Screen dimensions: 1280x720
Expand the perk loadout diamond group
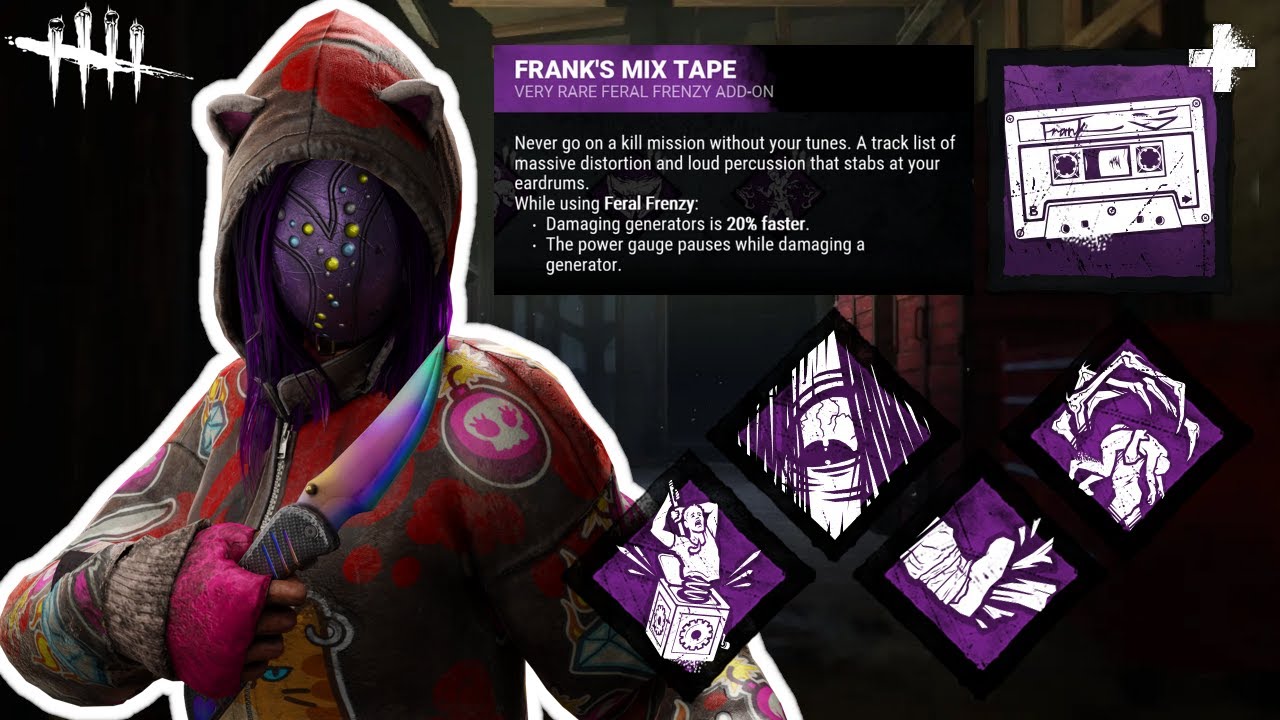(x=900, y=500)
